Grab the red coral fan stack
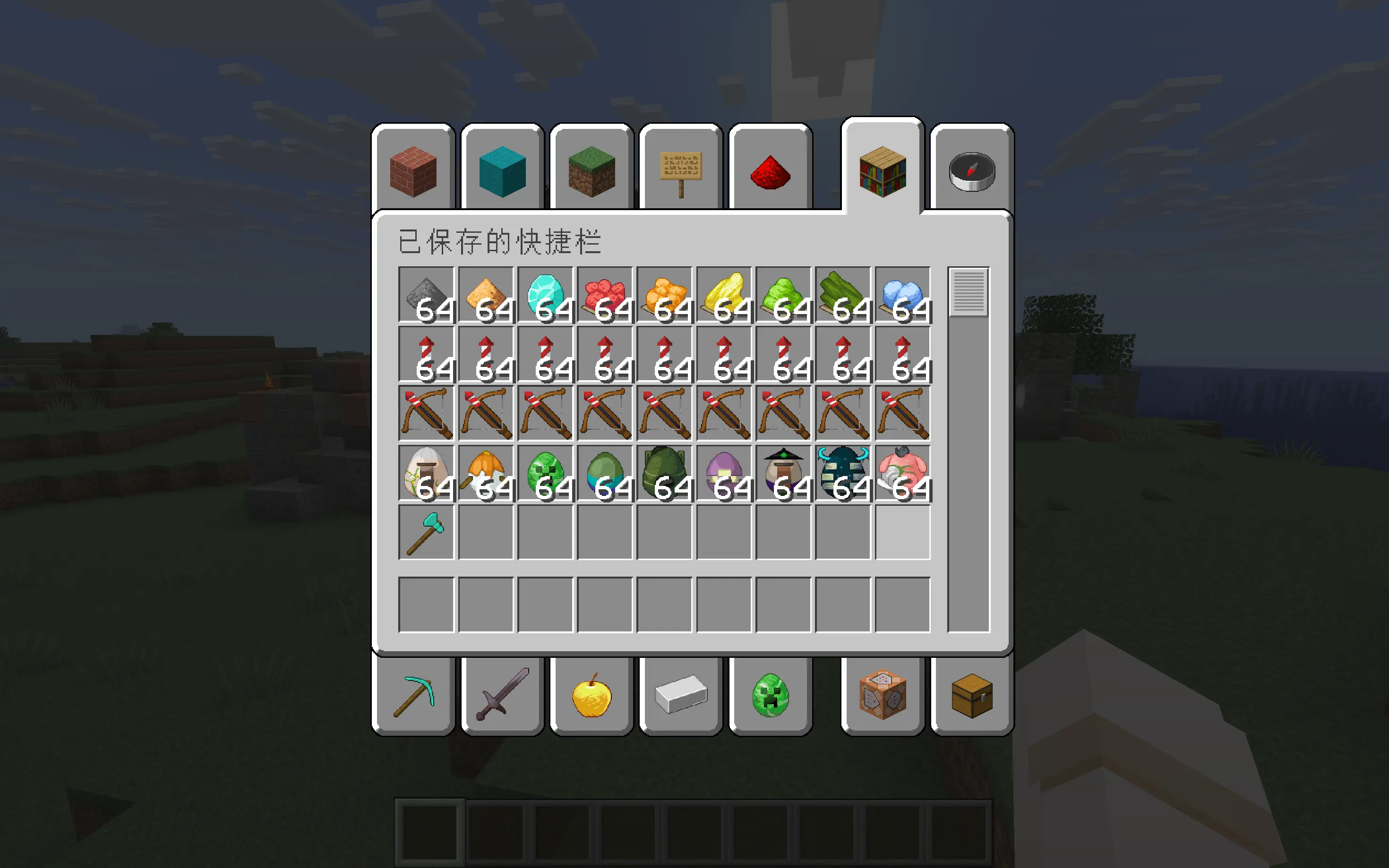The width and height of the screenshot is (1389, 868). coord(605,295)
